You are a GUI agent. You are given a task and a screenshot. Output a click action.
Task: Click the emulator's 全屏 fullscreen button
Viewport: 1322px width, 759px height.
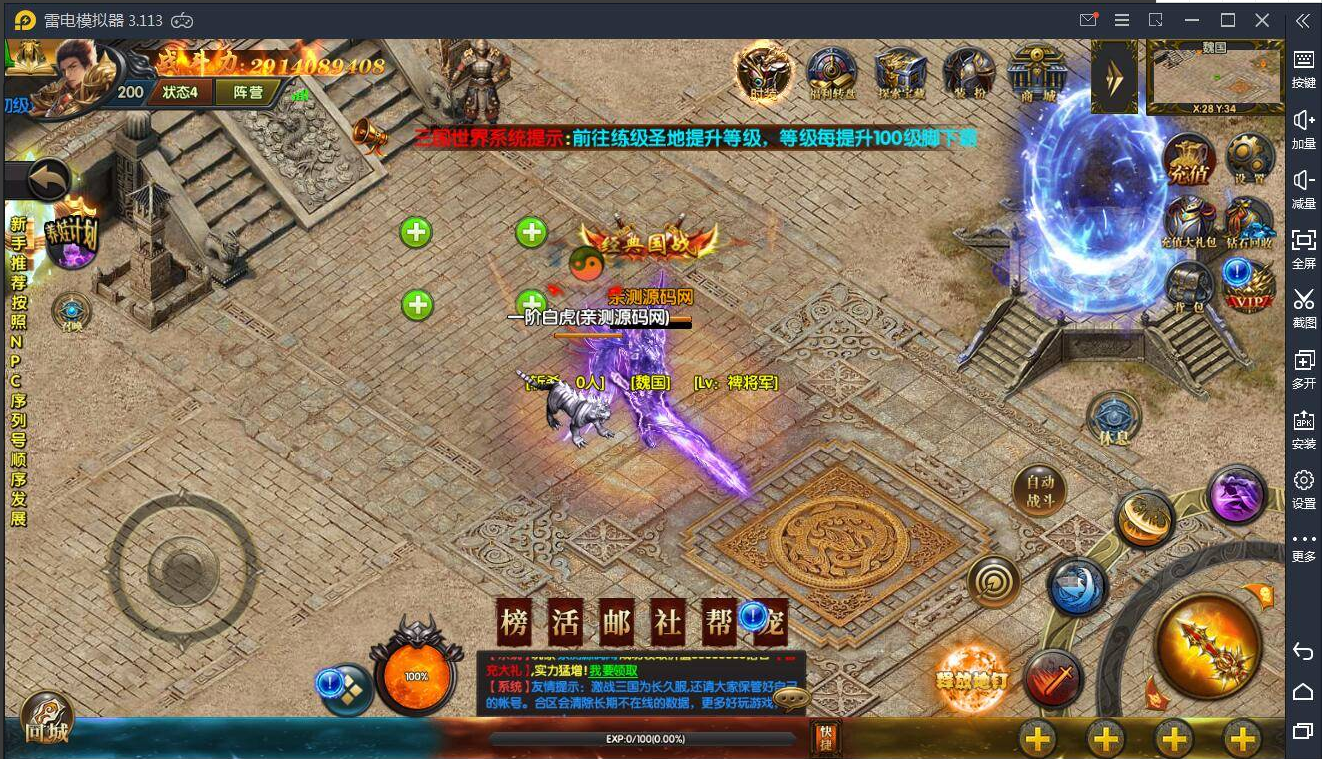pyautogui.click(x=1303, y=246)
